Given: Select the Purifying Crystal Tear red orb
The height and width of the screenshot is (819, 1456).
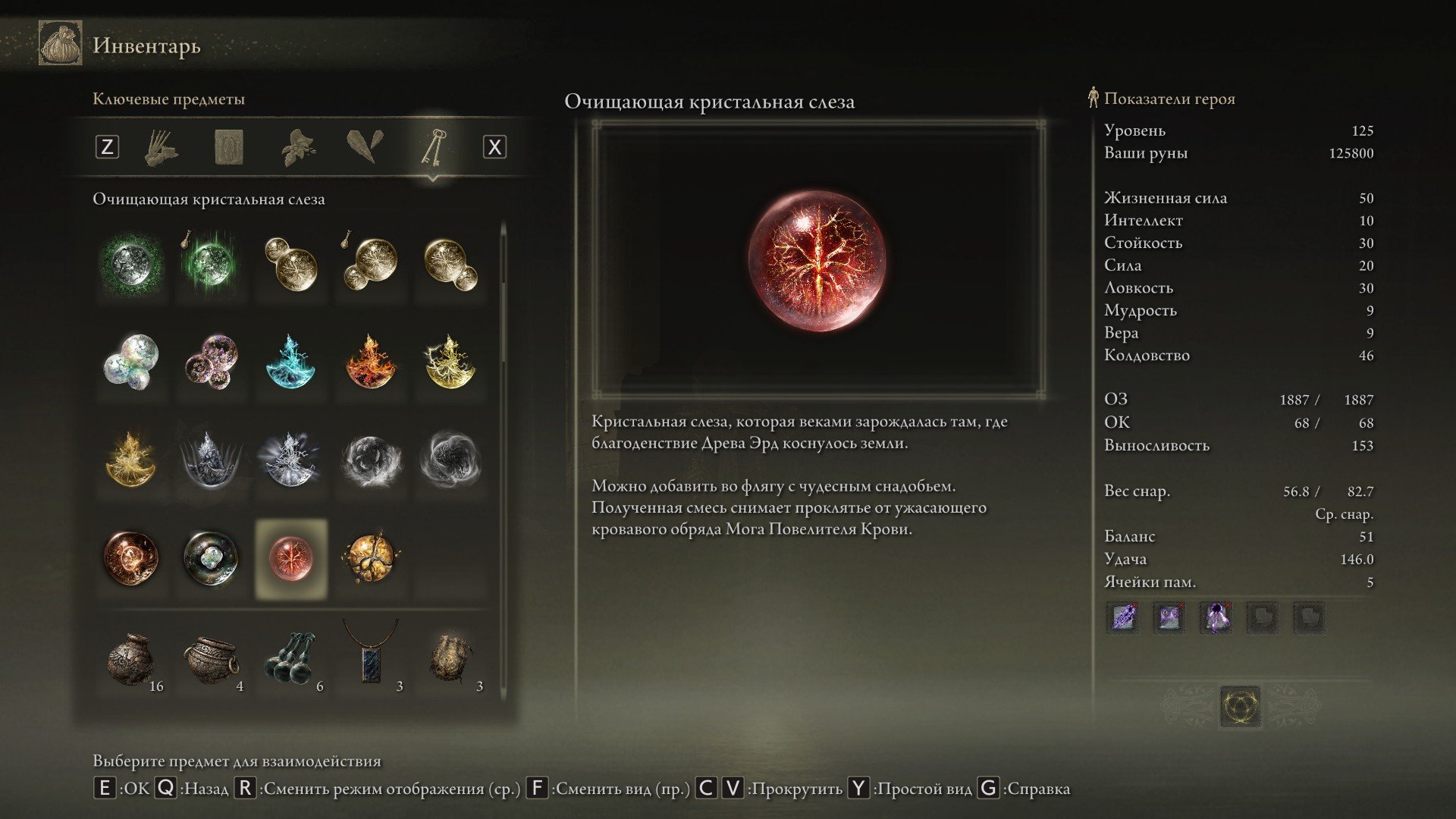Looking at the screenshot, I should coord(291,558).
